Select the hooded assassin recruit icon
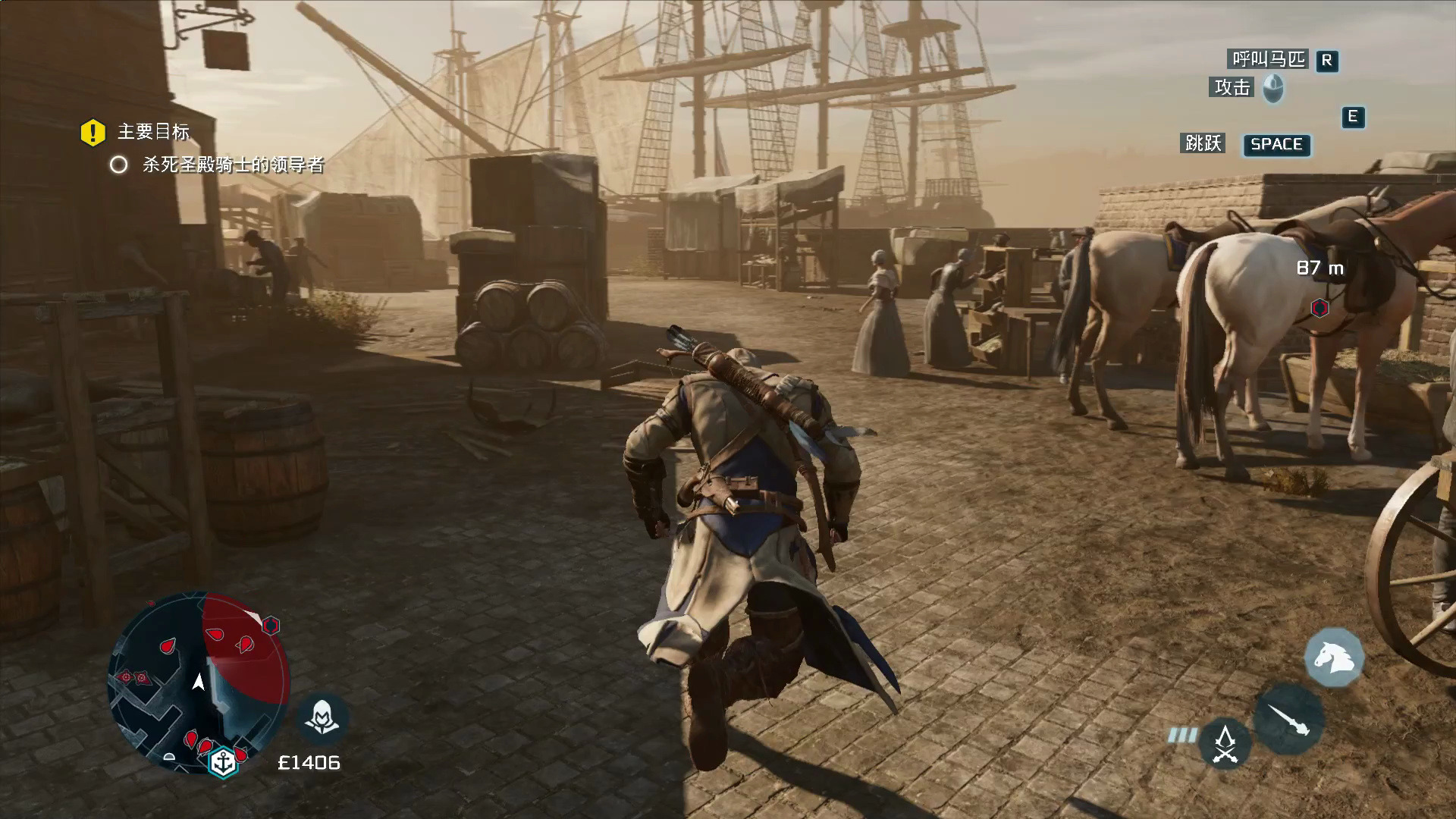 click(x=322, y=717)
